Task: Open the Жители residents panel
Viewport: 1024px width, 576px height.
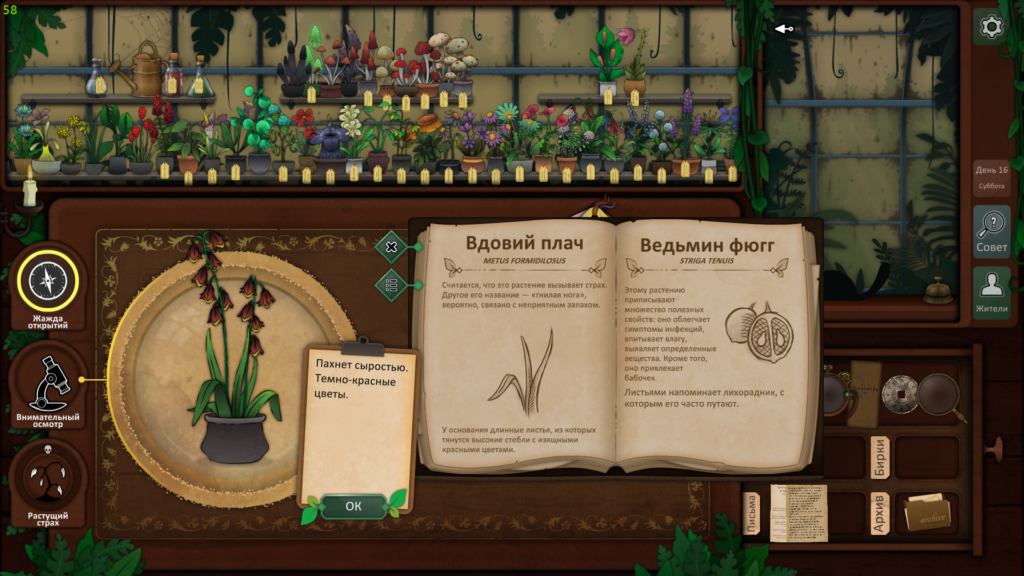Action: click(x=991, y=292)
